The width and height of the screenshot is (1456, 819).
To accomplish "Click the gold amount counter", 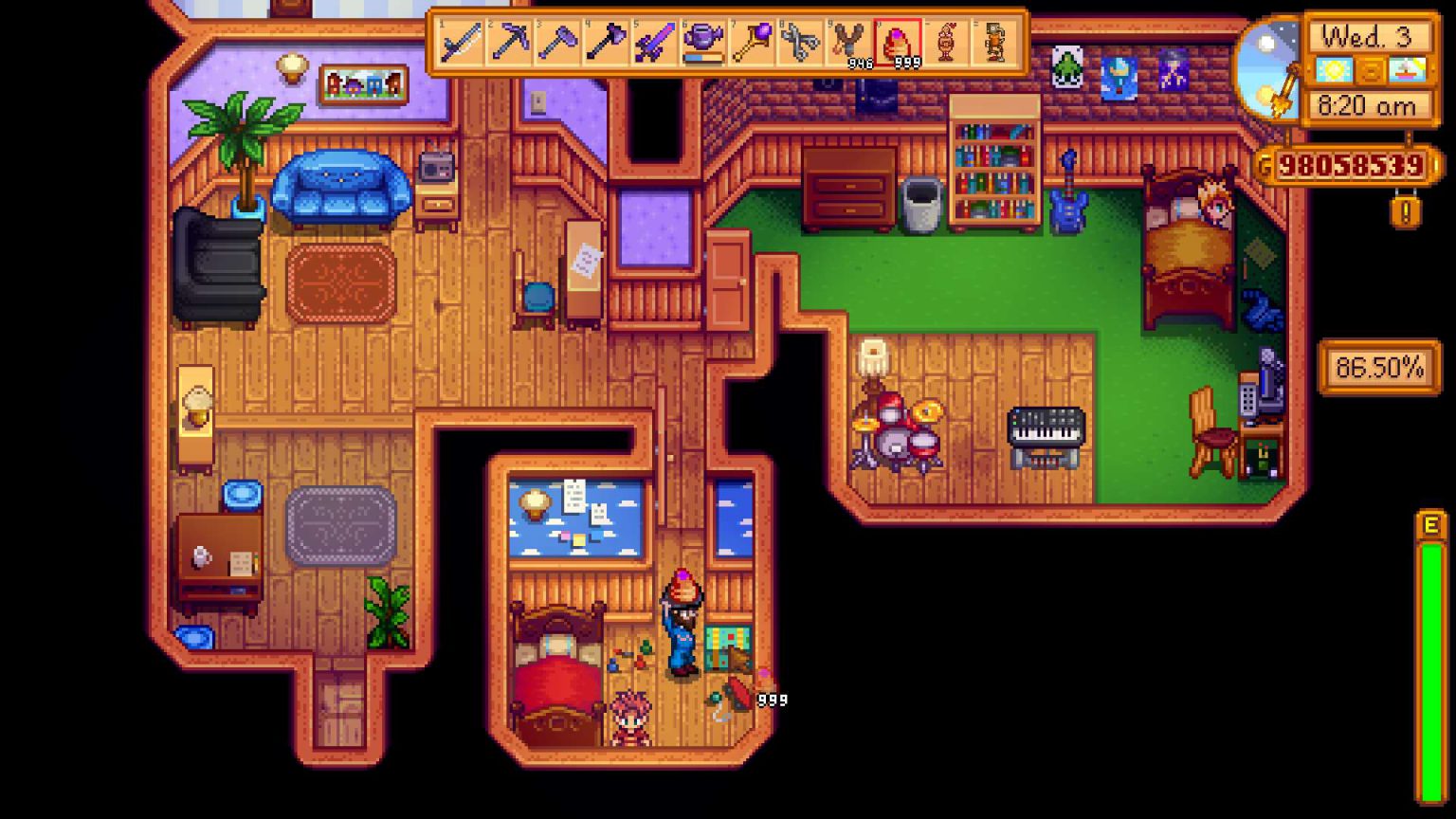I will 1352,166.
